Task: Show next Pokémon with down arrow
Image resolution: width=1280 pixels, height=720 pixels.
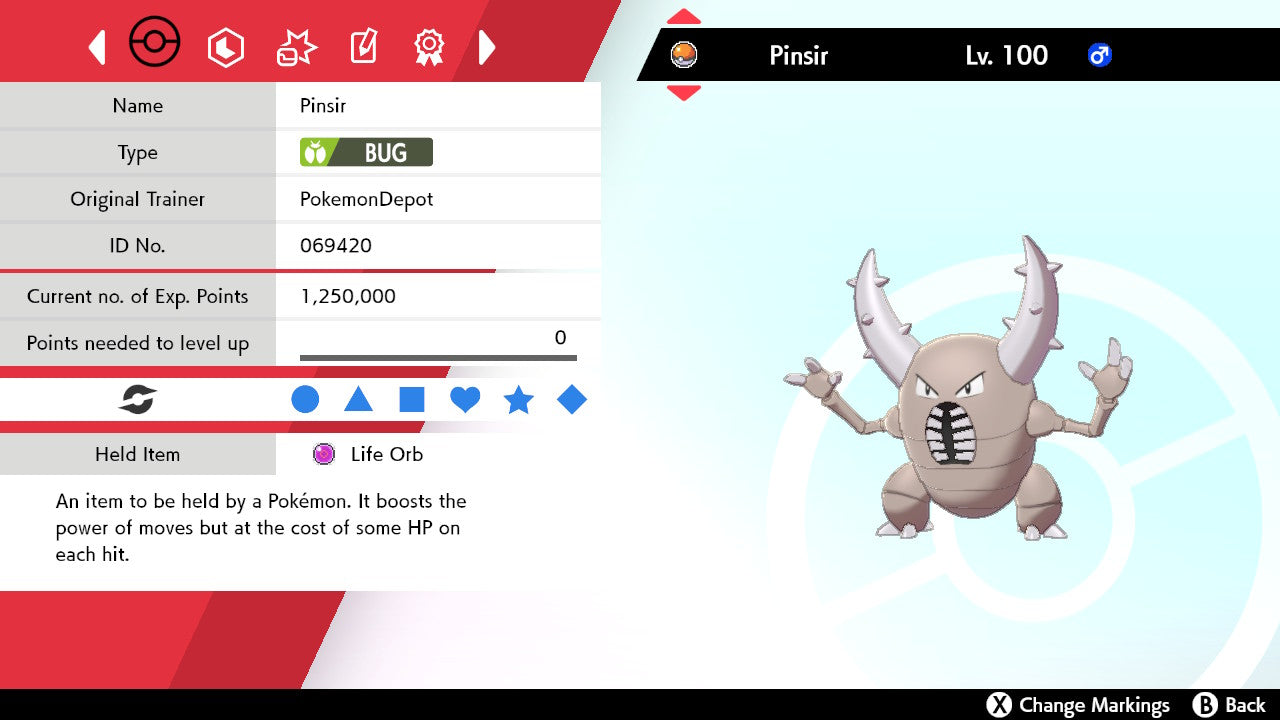Action: pos(684,93)
